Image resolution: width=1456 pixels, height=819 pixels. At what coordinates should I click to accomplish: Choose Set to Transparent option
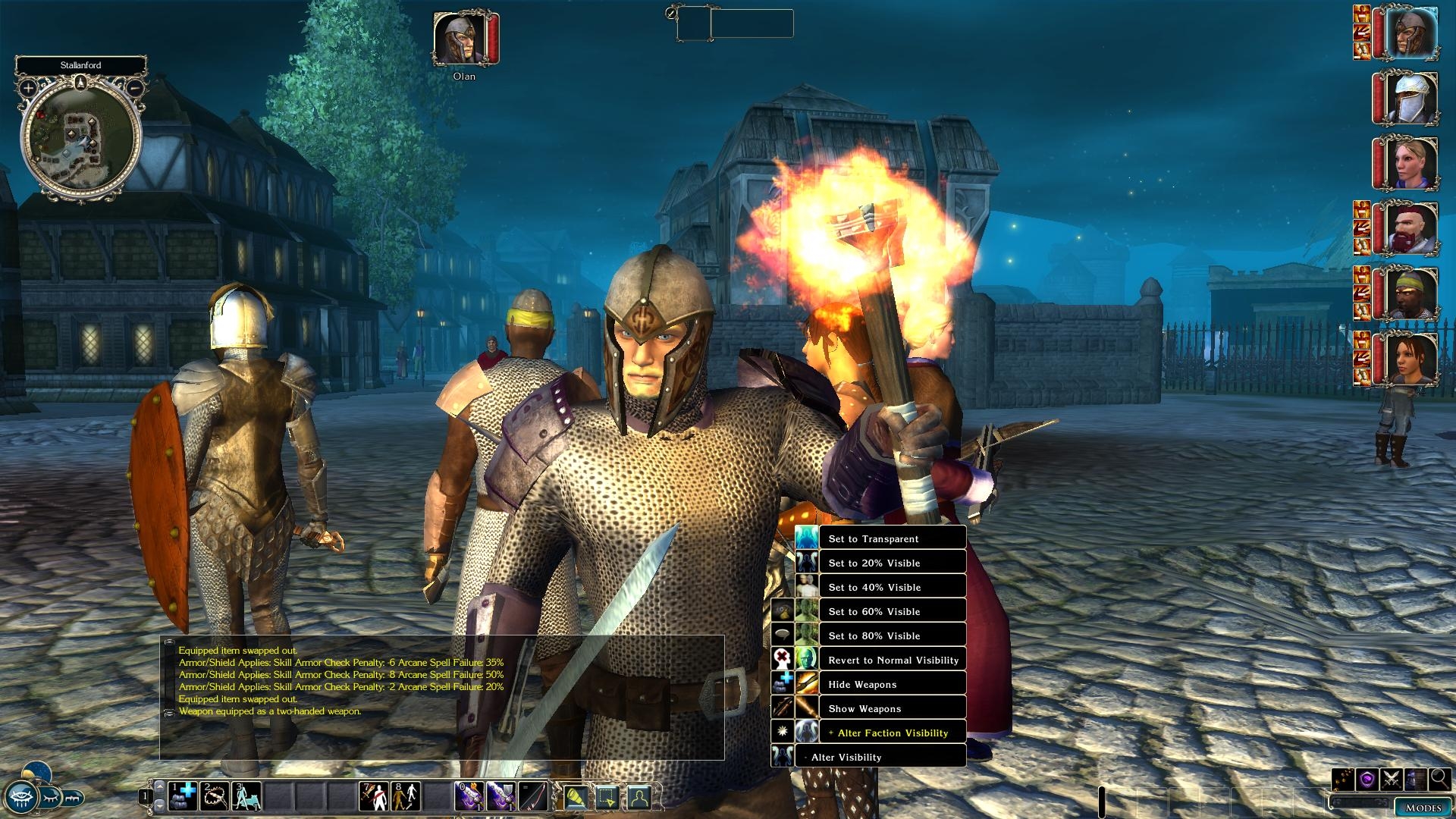(x=892, y=538)
